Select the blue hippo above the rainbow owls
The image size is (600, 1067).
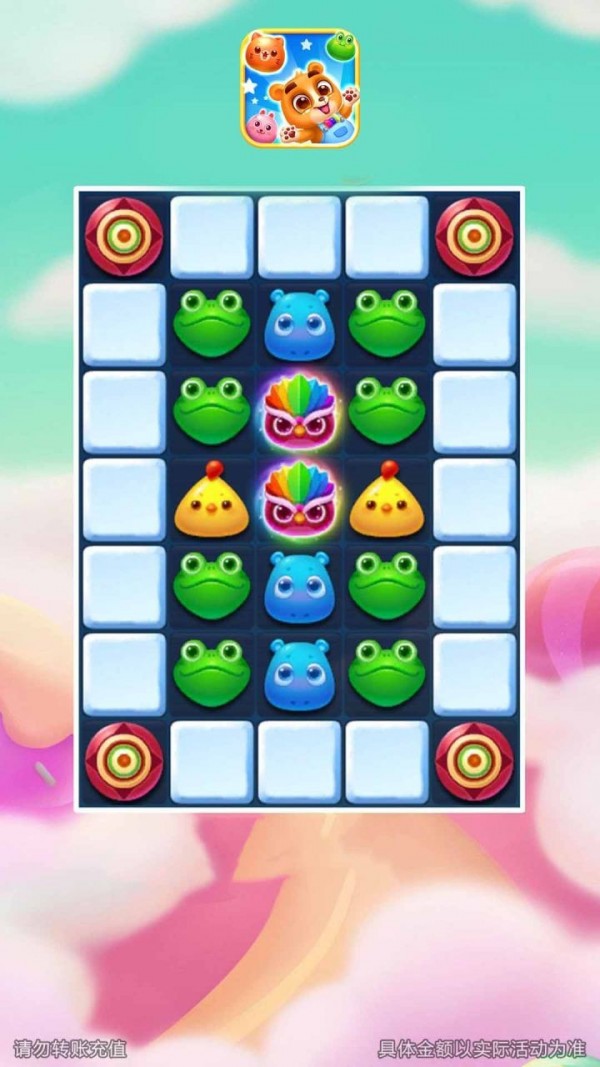299,325
